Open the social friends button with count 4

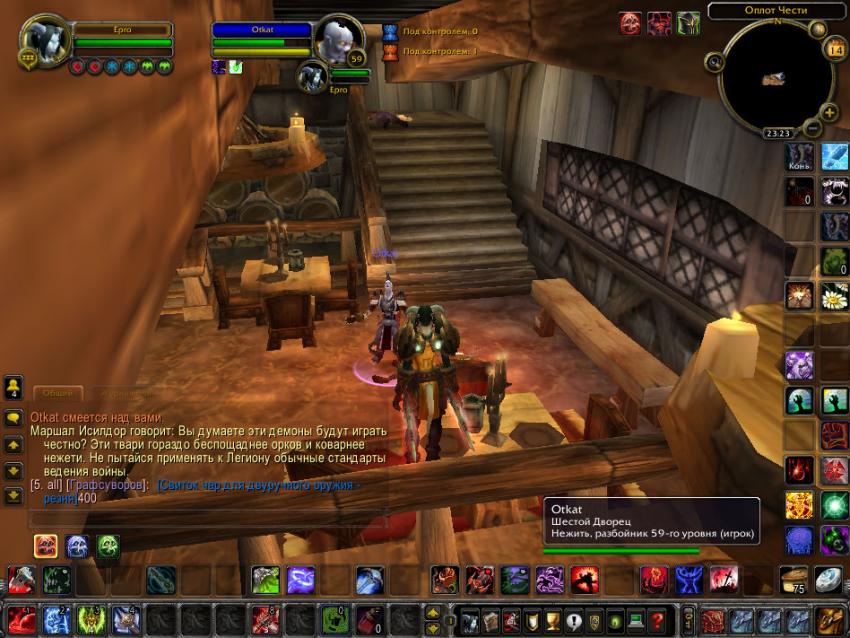tap(14, 385)
